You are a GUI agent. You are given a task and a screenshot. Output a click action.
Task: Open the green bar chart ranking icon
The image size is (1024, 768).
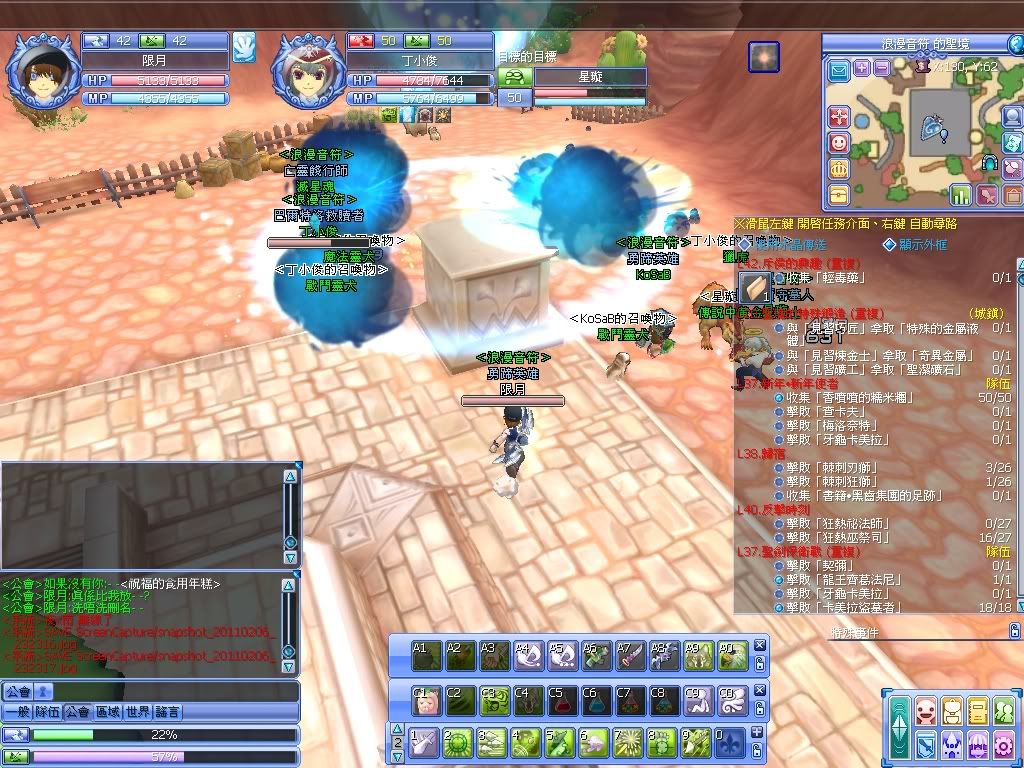click(961, 194)
